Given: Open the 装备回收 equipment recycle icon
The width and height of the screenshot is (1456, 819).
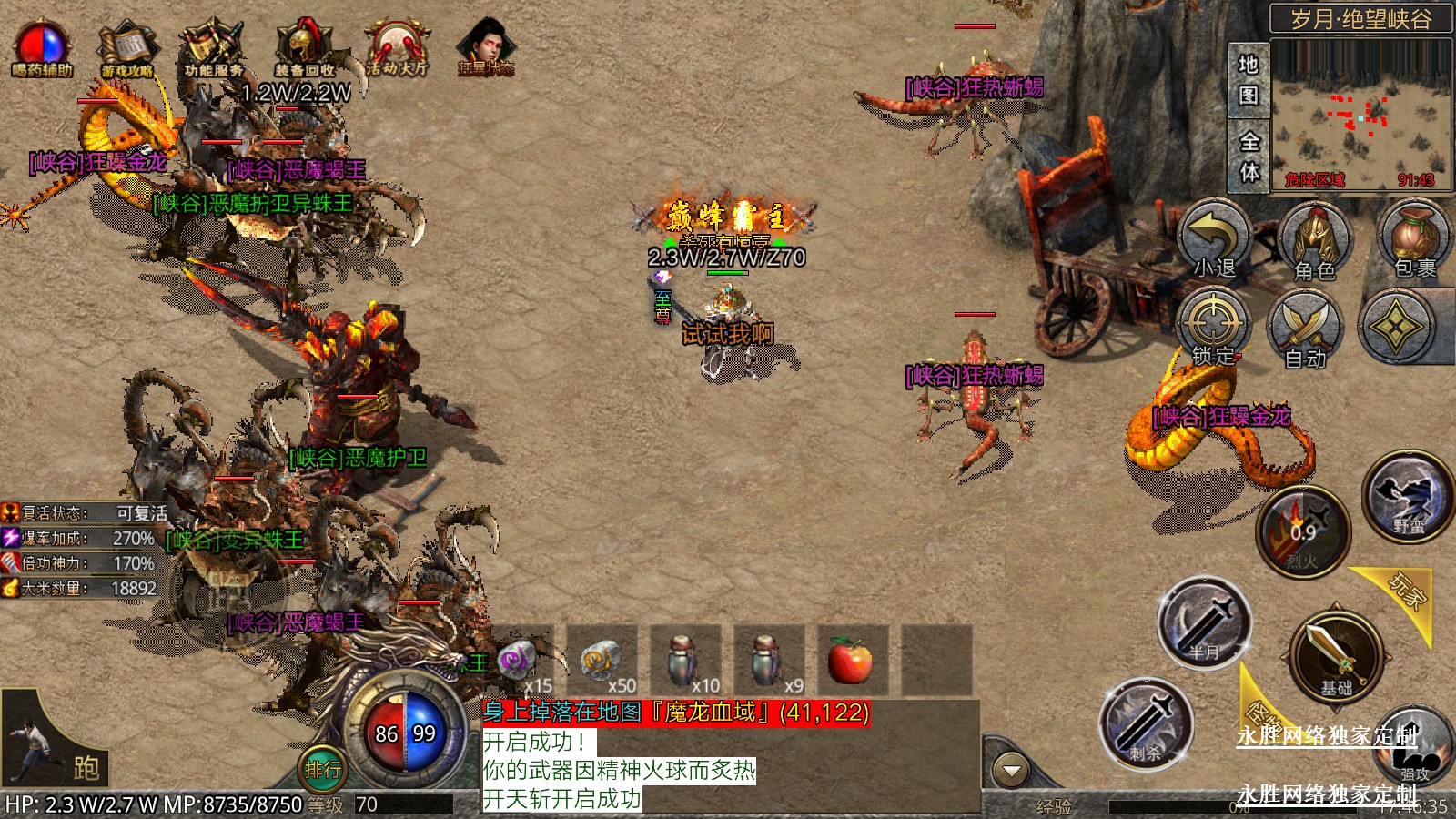Looking at the screenshot, I should (x=305, y=50).
